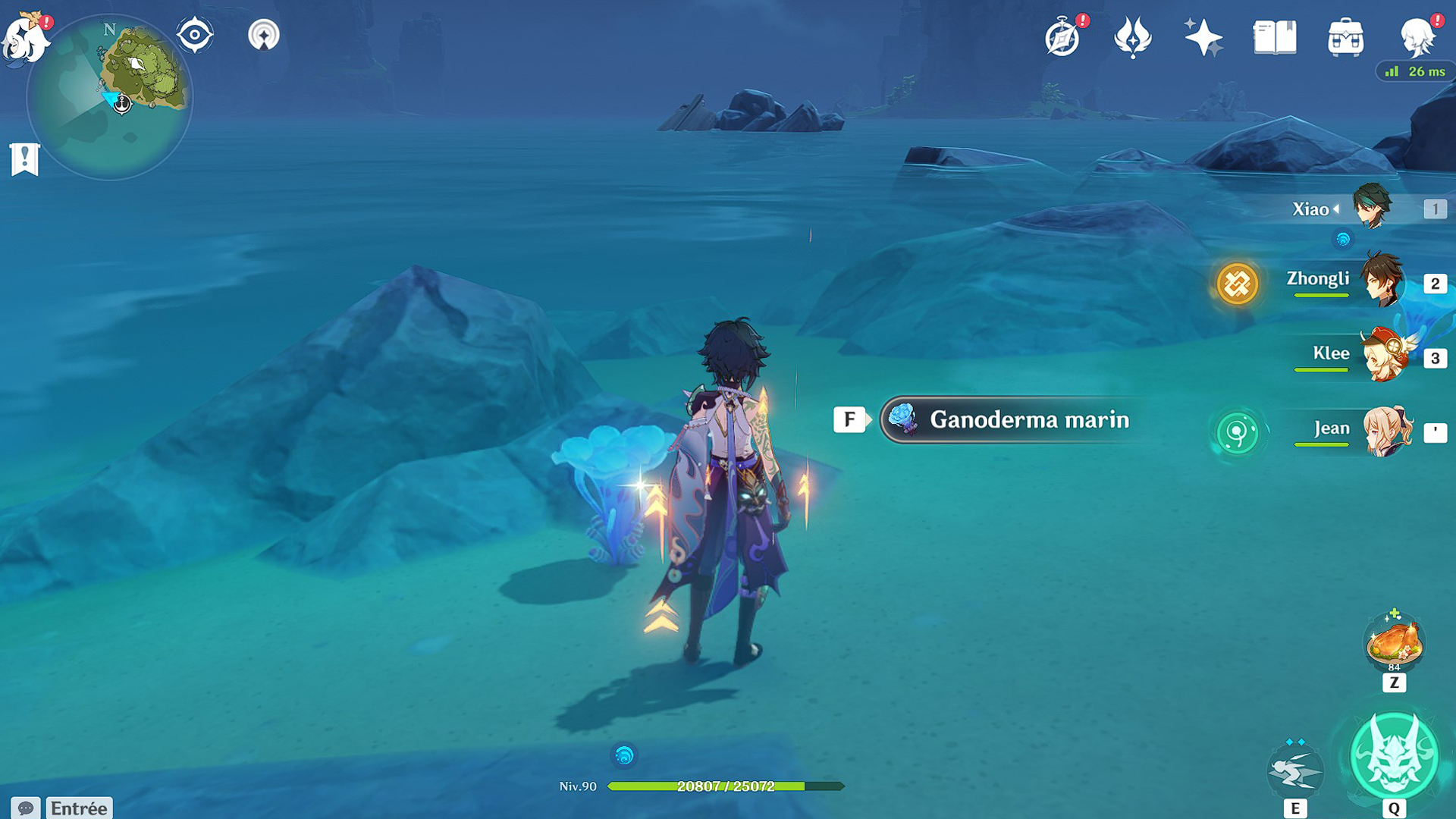Viewport: 1456px width, 819px height.
Task: Use the roast chicken food shortcut
Action: pos(1394,643)
